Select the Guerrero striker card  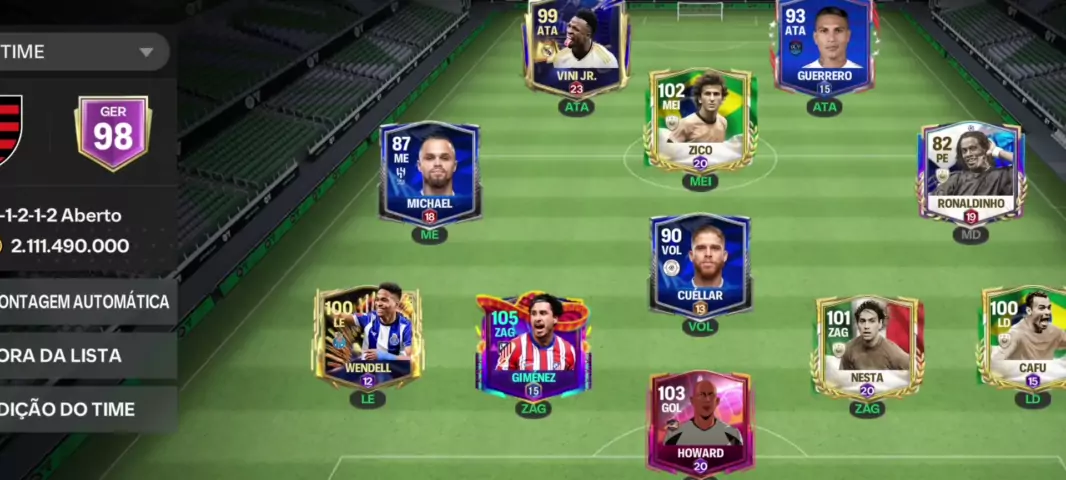tap(824, 47)
